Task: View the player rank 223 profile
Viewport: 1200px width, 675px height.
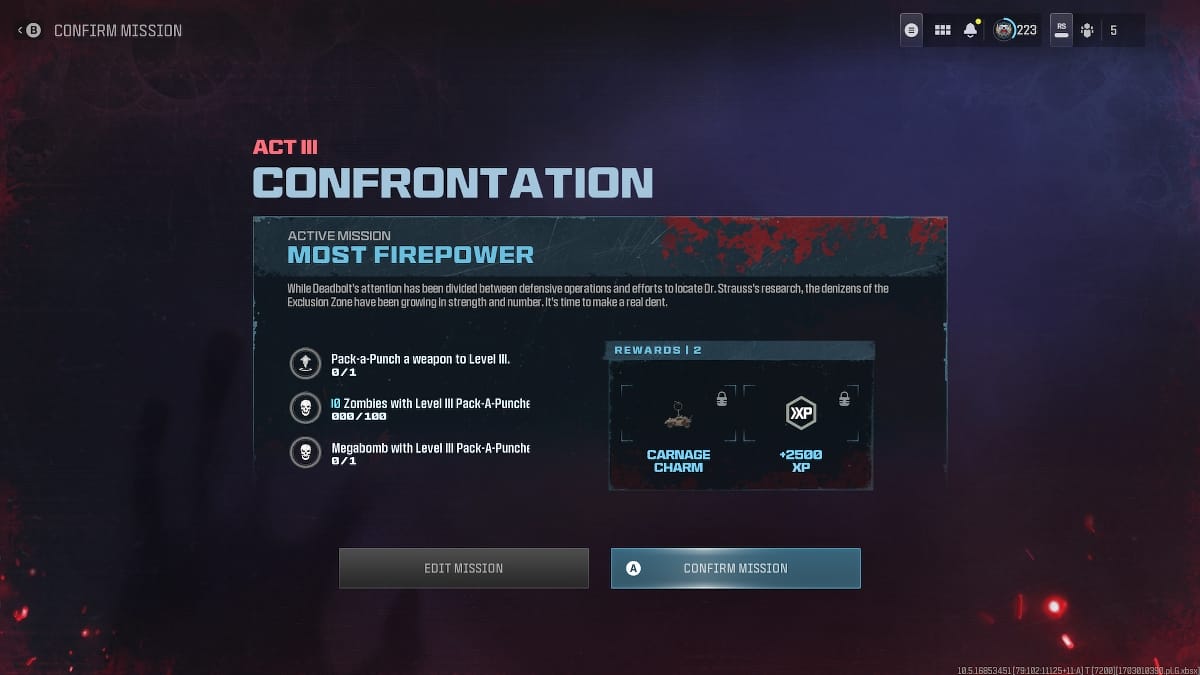Action: click(1015, 30)
